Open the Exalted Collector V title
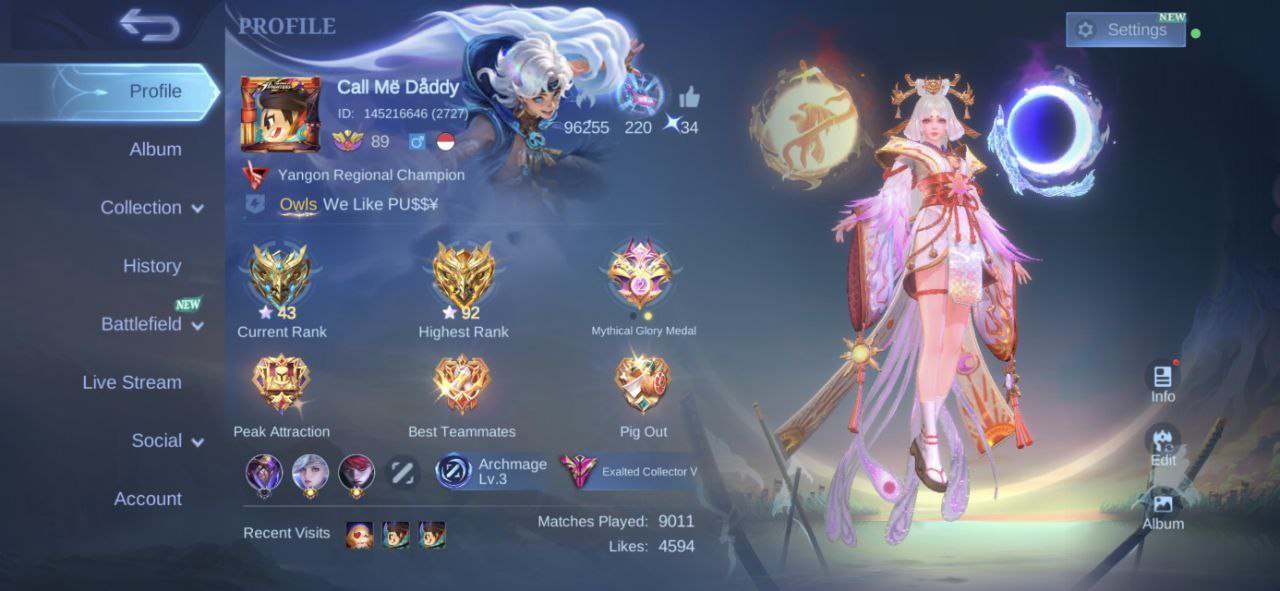The height and width of the screenshot is (591, 1280). tap(629, 471)
